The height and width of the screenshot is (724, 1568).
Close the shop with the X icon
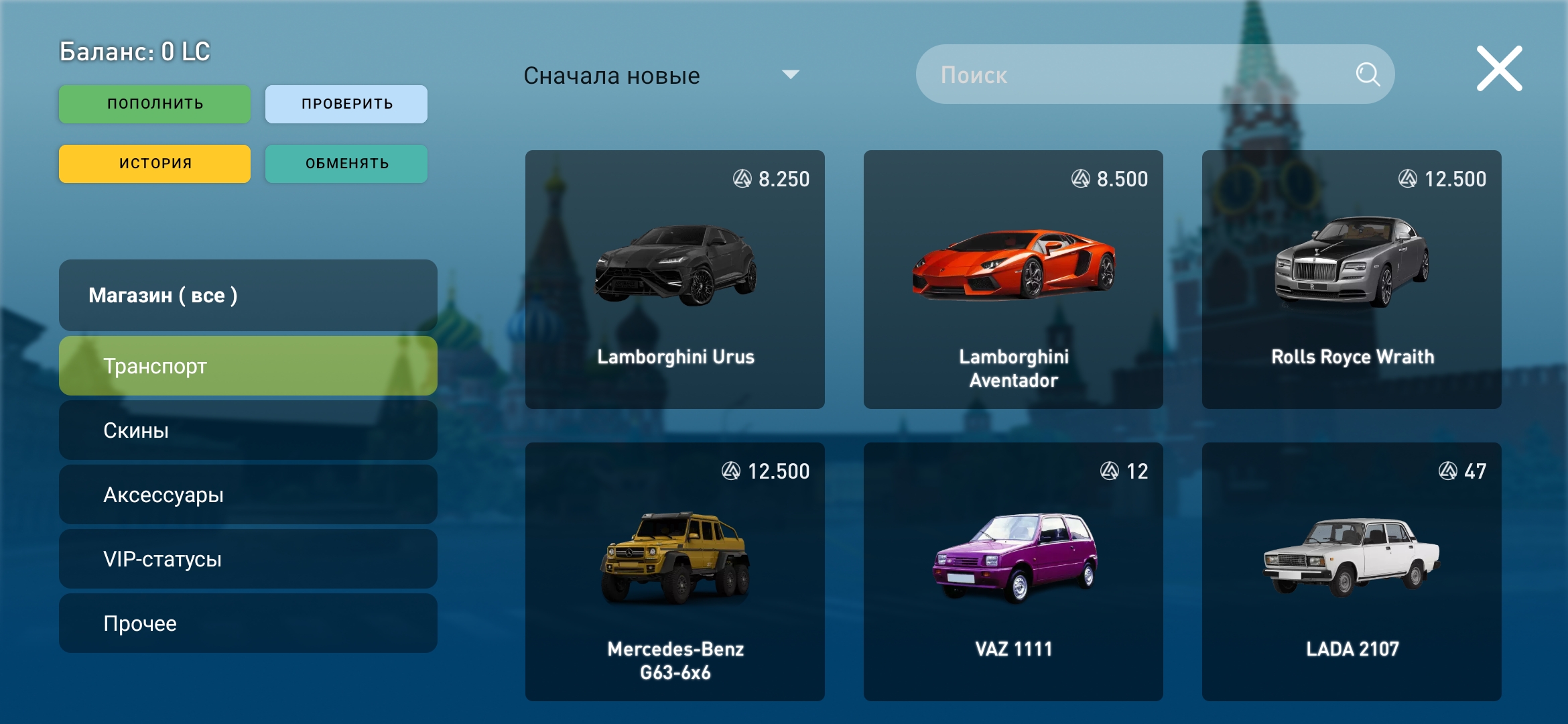[x=1499, y=67]
